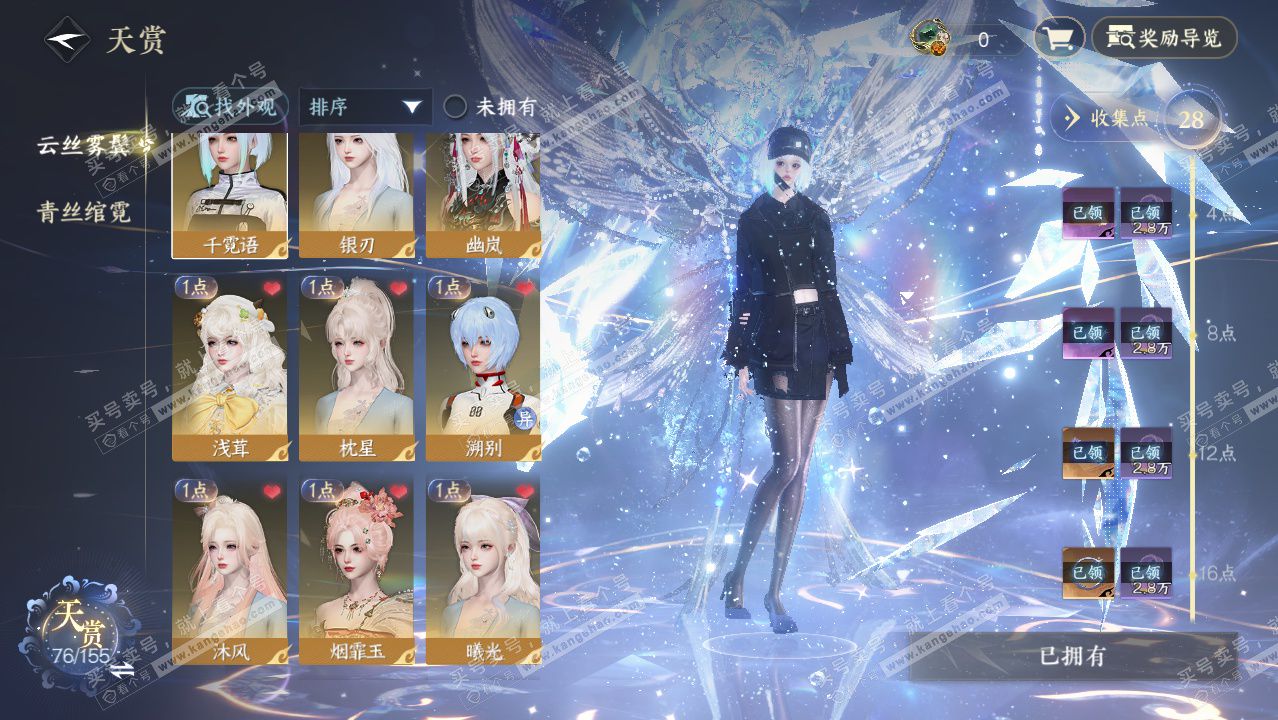Open the shopping cart
Viewport: 1278px width, 720px height.
(1058, 39)
